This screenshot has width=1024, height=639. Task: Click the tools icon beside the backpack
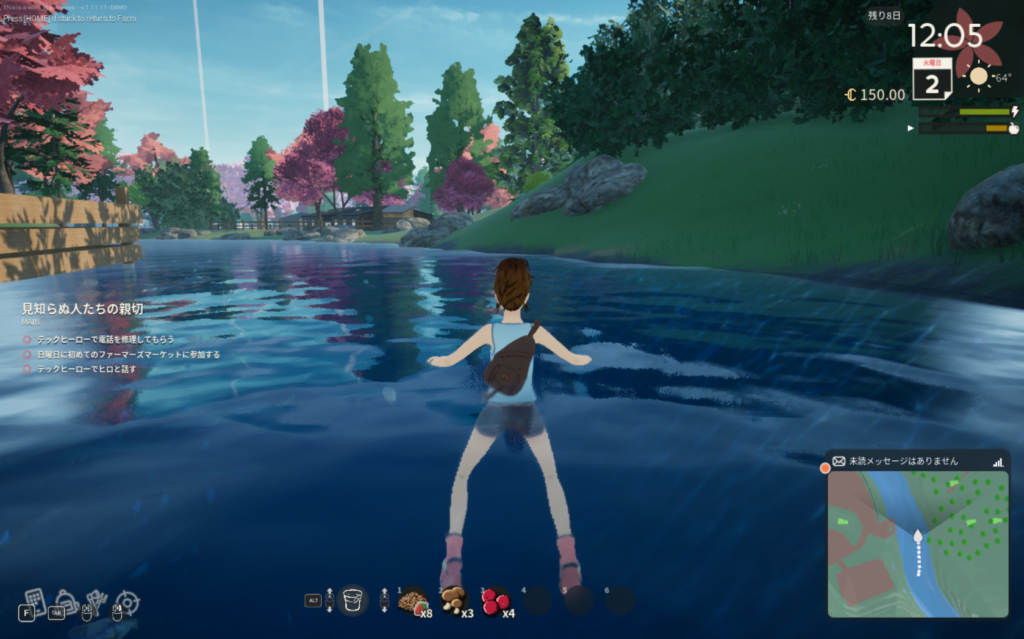pyautogui.click(x=97, y=601)
